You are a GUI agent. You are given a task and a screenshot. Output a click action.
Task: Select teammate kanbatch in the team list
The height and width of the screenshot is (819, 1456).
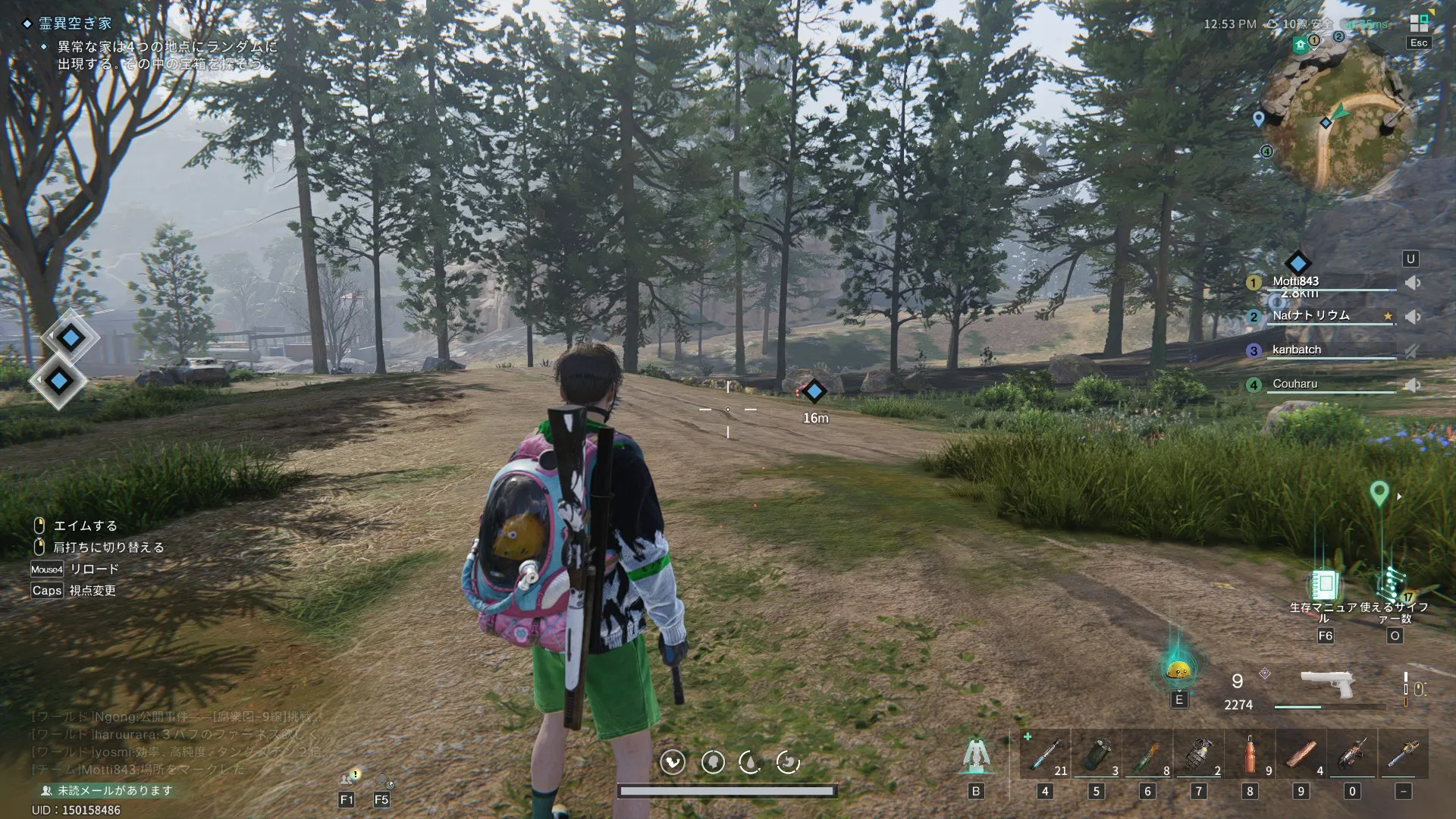point(1297,350)
